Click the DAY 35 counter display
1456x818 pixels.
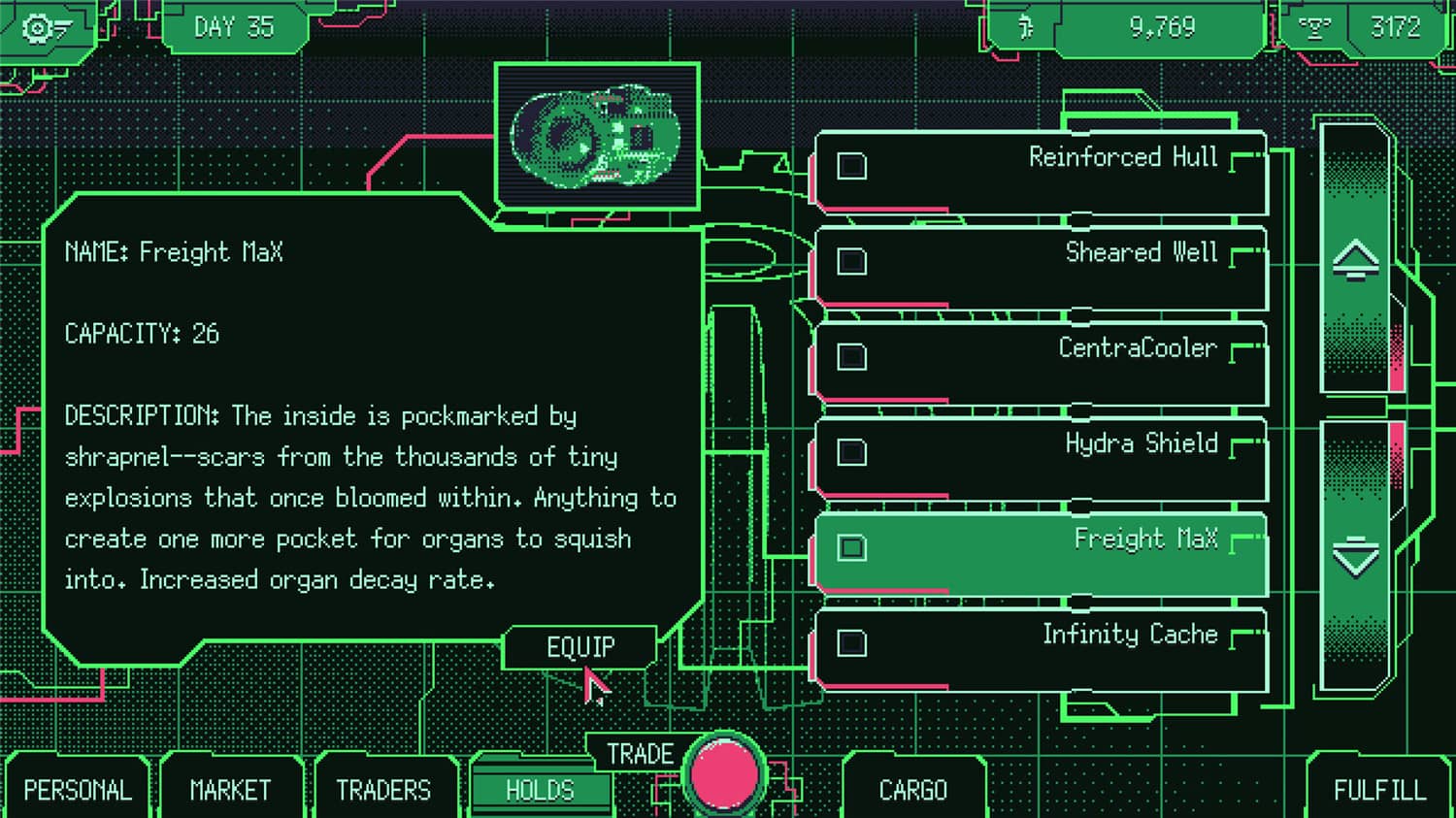(233, 27)
